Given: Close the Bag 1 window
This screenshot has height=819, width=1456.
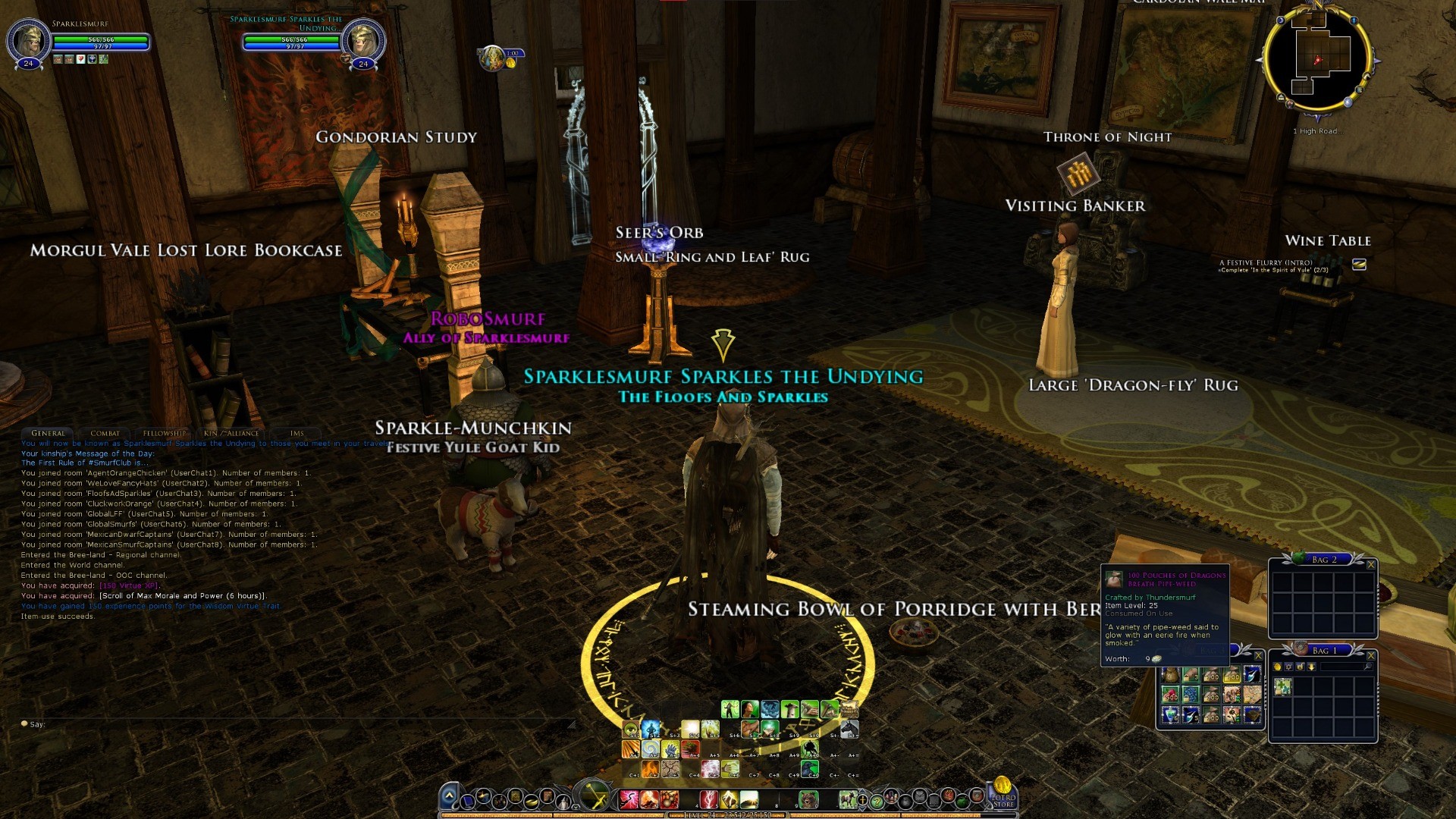Looking at the screenshot, I should pos(1370,656).
